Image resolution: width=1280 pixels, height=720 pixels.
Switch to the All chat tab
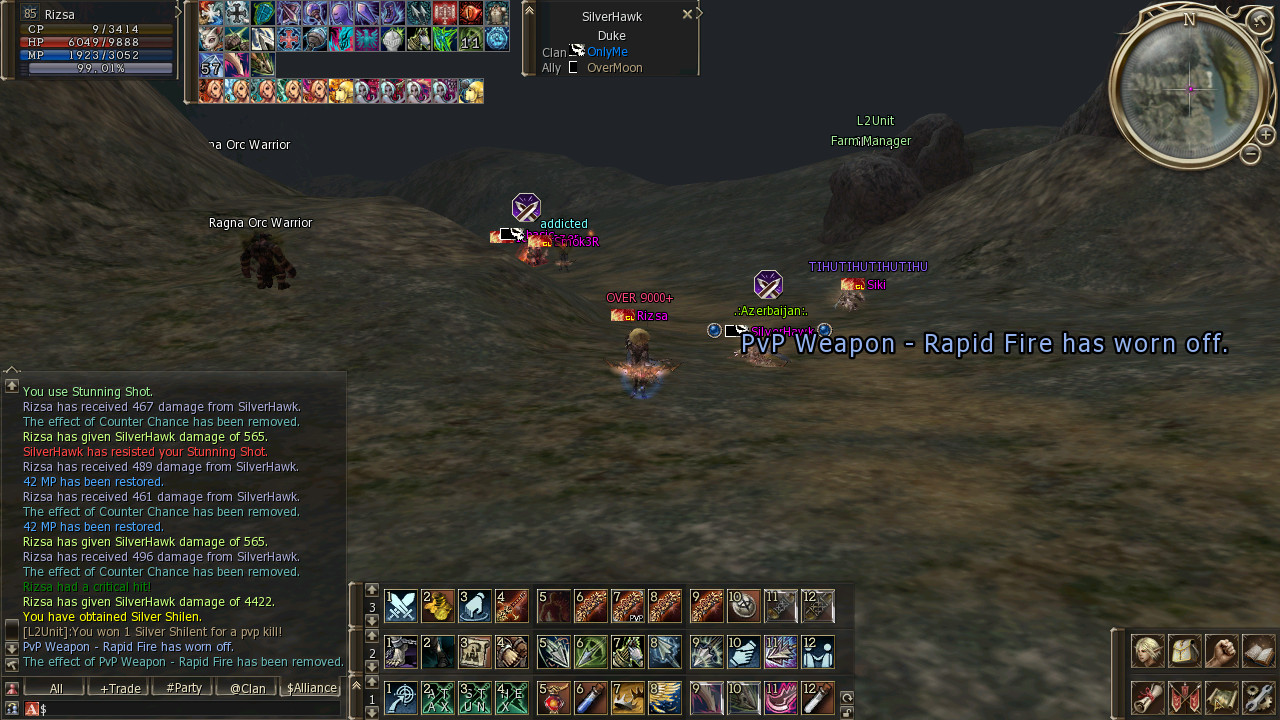tap(56, 688)
